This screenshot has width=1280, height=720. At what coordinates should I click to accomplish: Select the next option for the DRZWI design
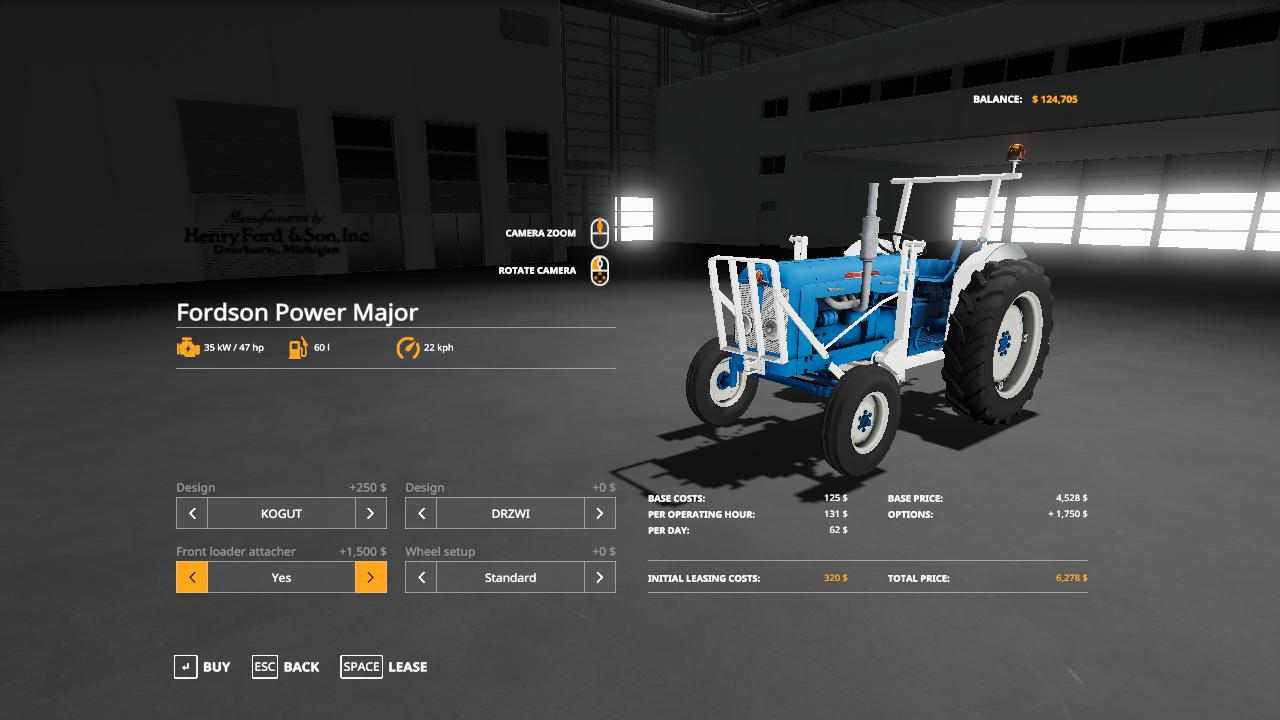[x=599, y=513]
